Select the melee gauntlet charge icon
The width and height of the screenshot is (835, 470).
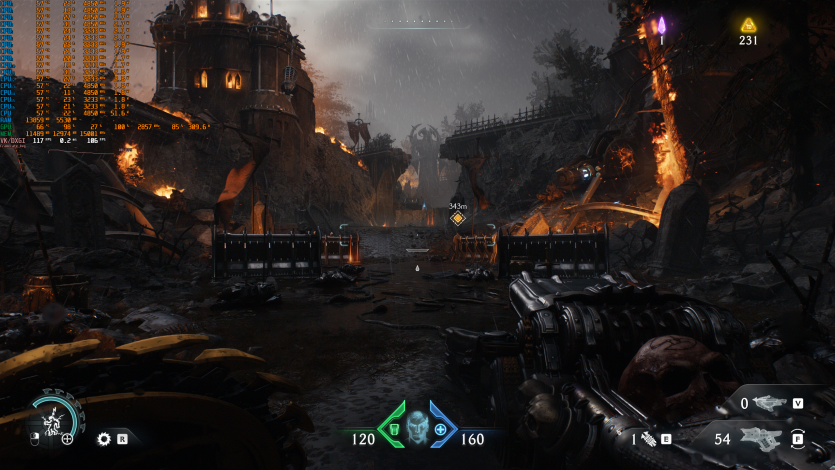point(649,438)
